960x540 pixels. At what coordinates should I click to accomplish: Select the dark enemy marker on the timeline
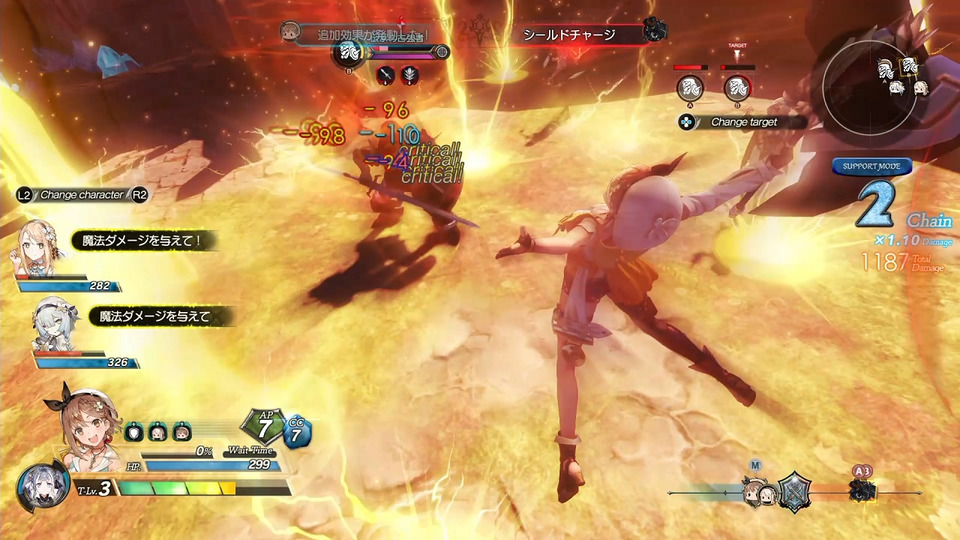[x=861, y=491]
